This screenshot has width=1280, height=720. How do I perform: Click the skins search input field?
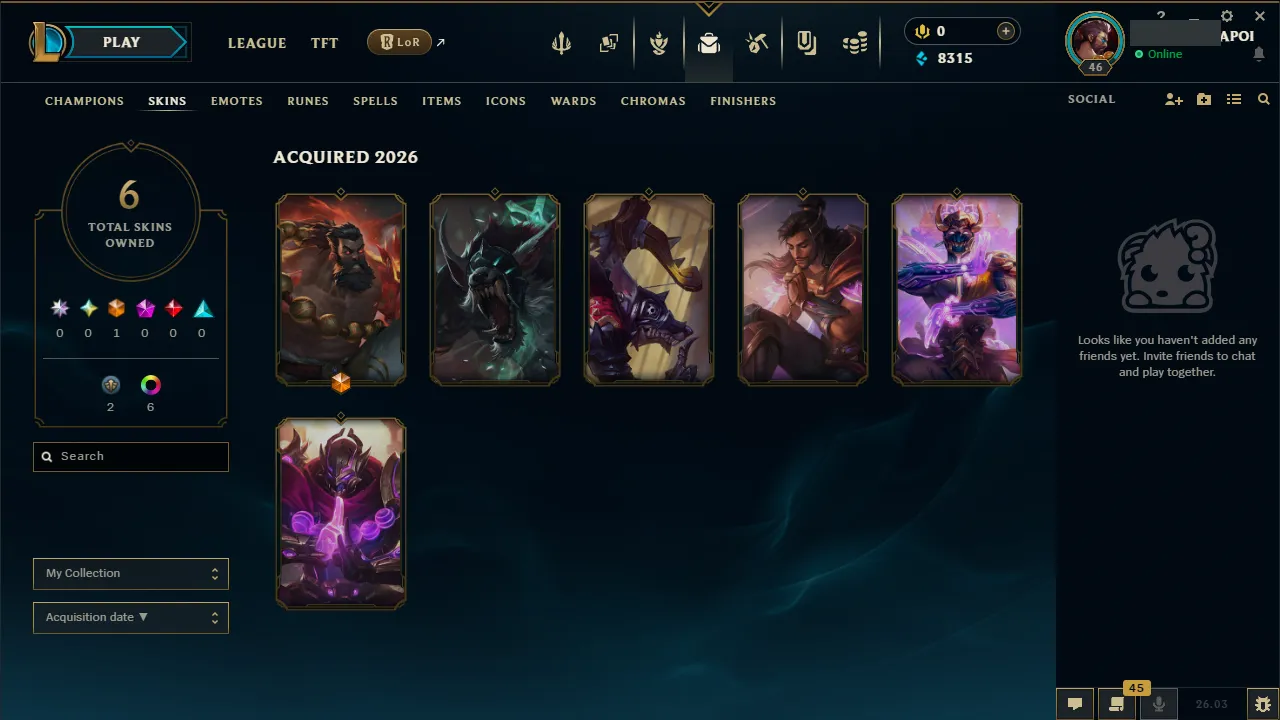(130, 456)
